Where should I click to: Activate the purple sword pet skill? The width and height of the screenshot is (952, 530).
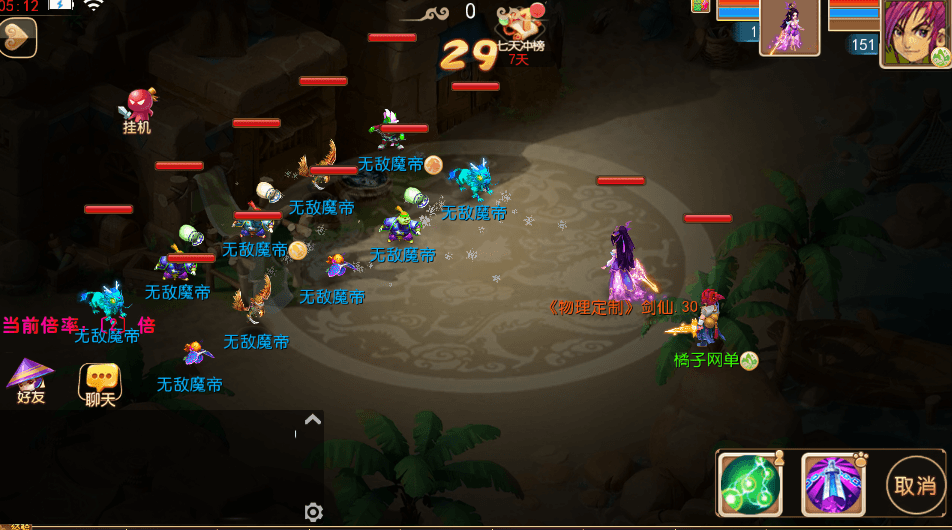[832, 485]
